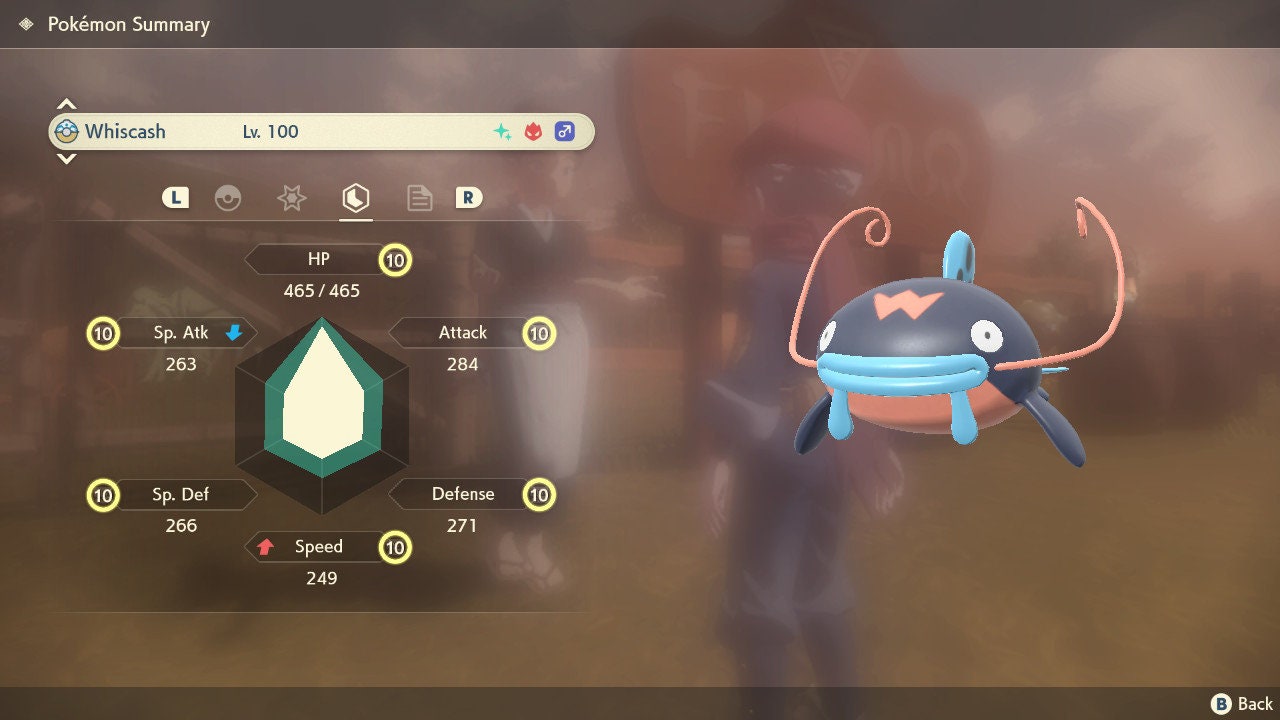Click the Defense effort level 10 badge
This screenshot has width=1280, height=720.
(538, 494)
